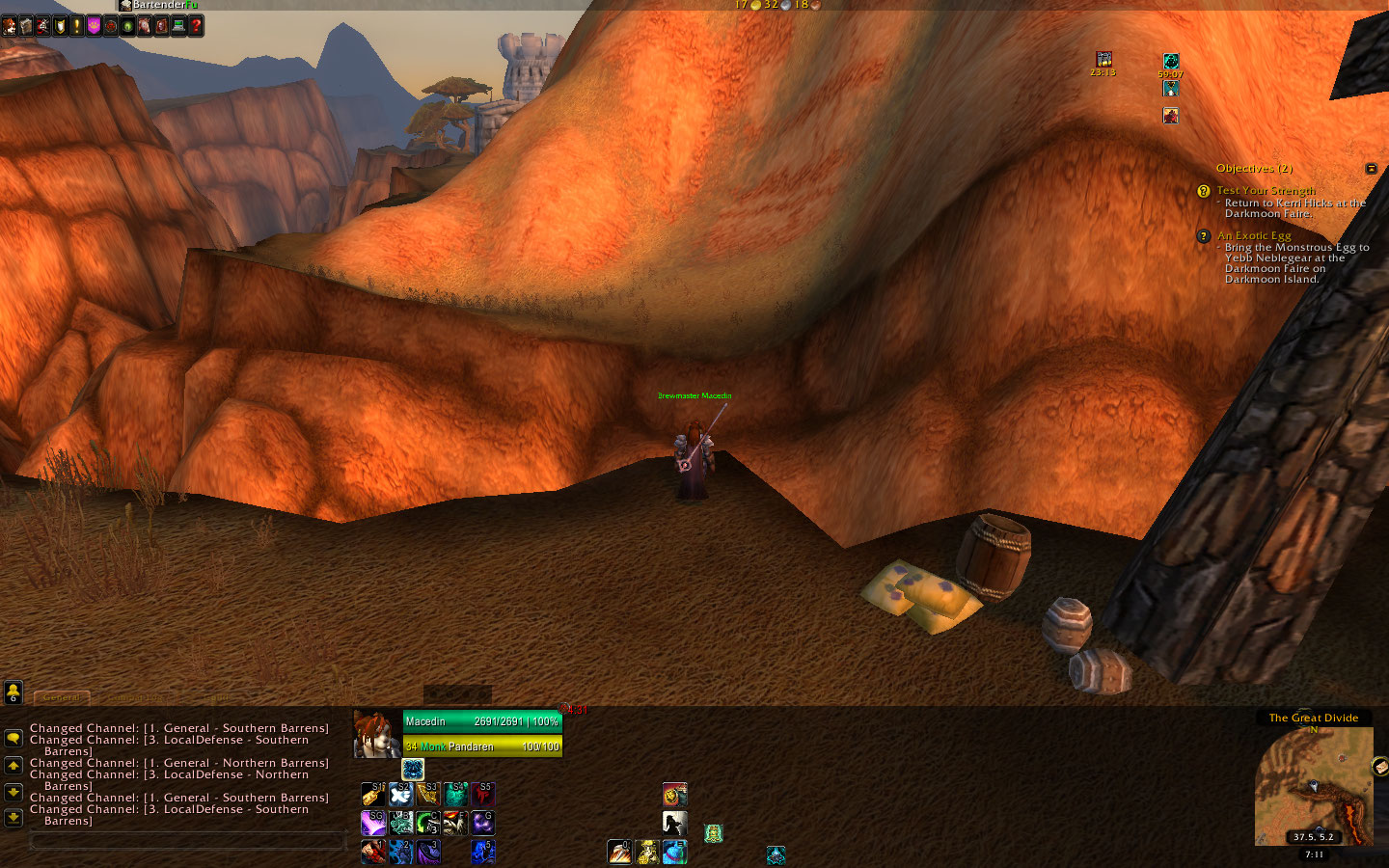1389x868 pixels.
Task: Open the character info micro button
Action: [x=9, y=26]
